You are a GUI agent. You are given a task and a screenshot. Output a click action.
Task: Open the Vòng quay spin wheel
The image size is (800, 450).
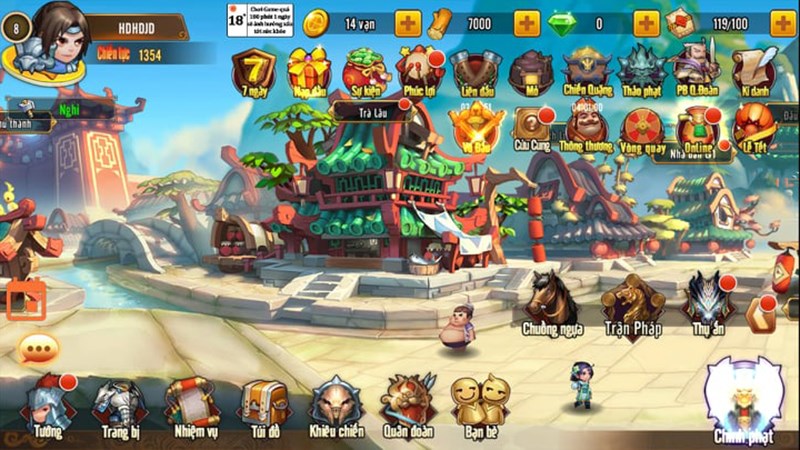[x=641, y=130]
